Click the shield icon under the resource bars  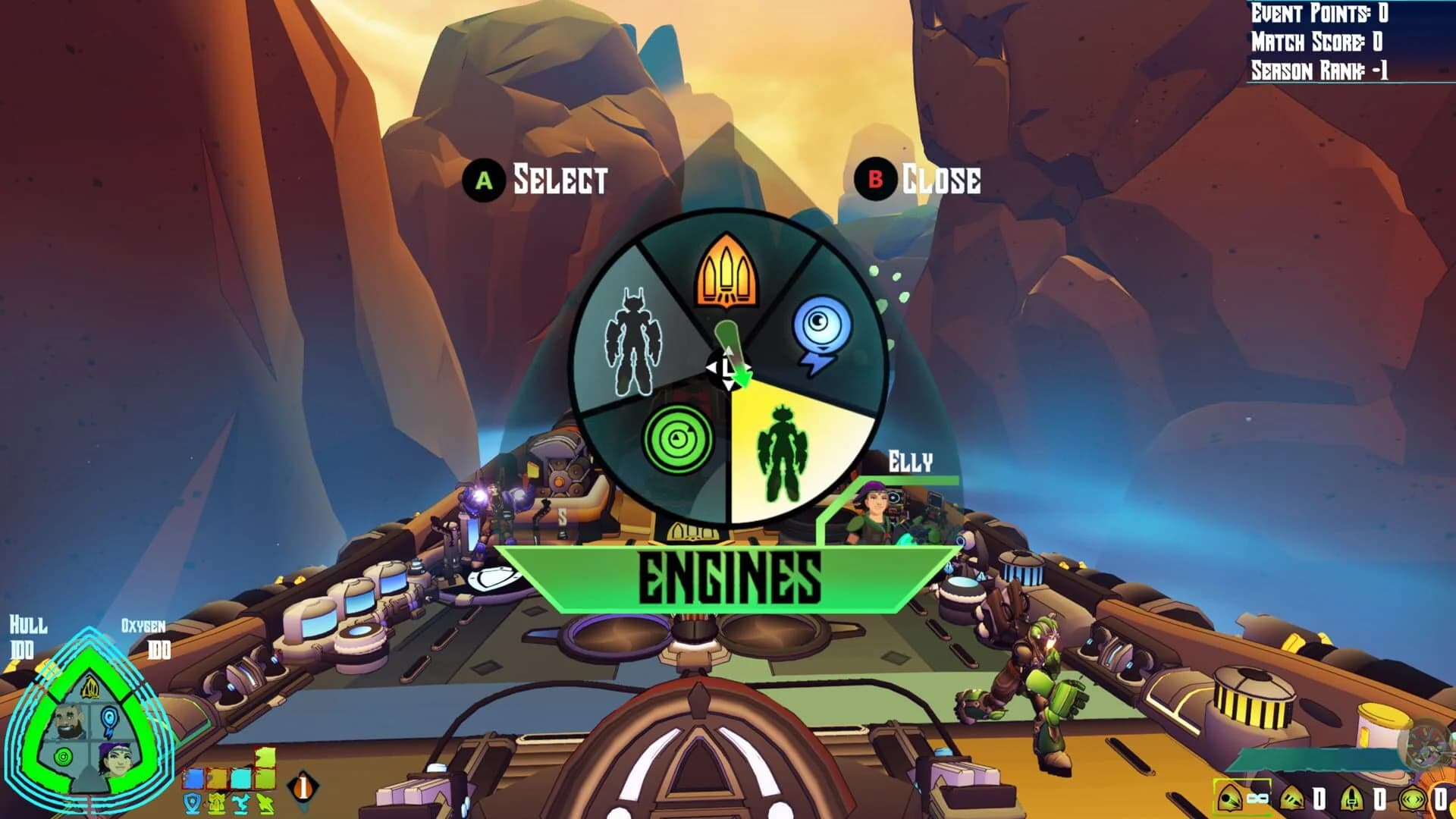tap(192, 804)
